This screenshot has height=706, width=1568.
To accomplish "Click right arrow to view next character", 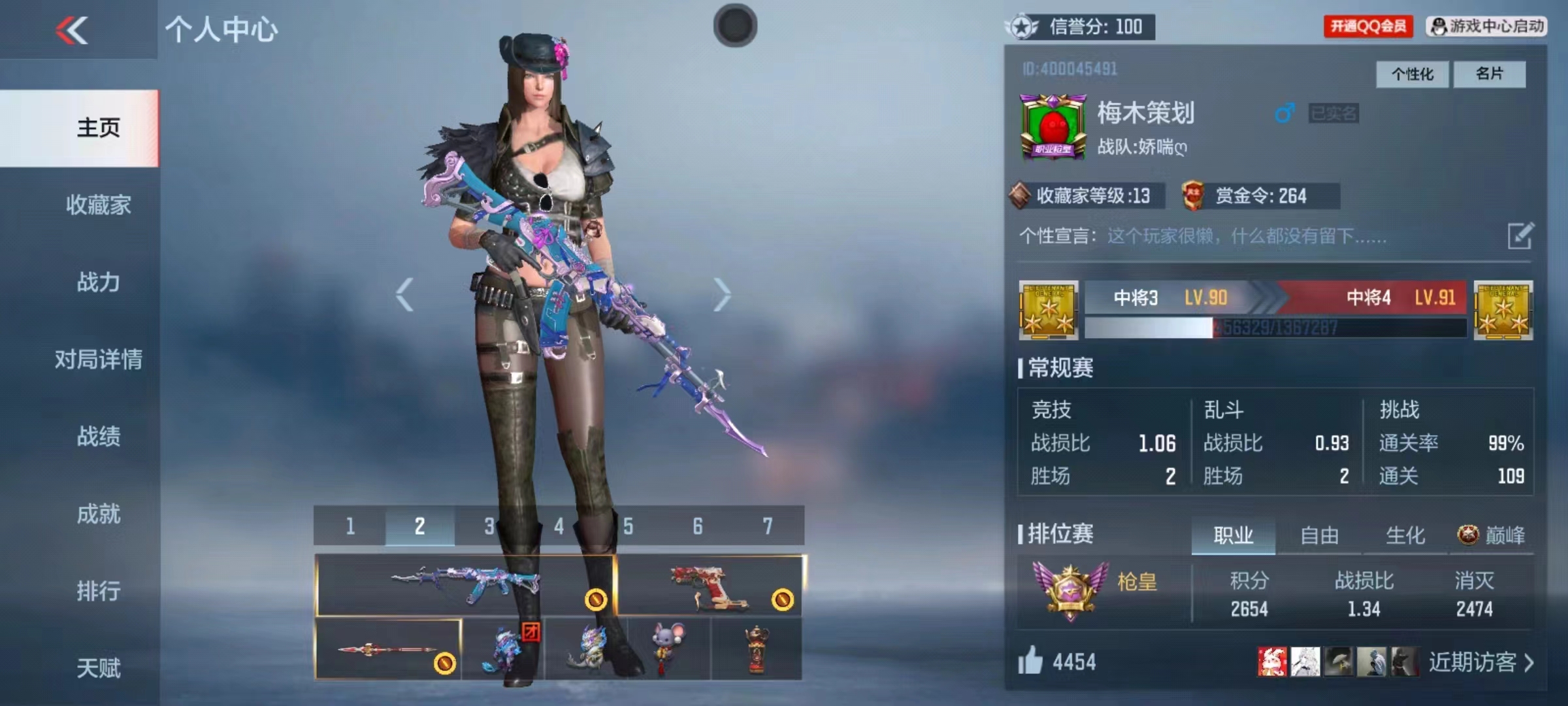I will [x=723, y=294].
